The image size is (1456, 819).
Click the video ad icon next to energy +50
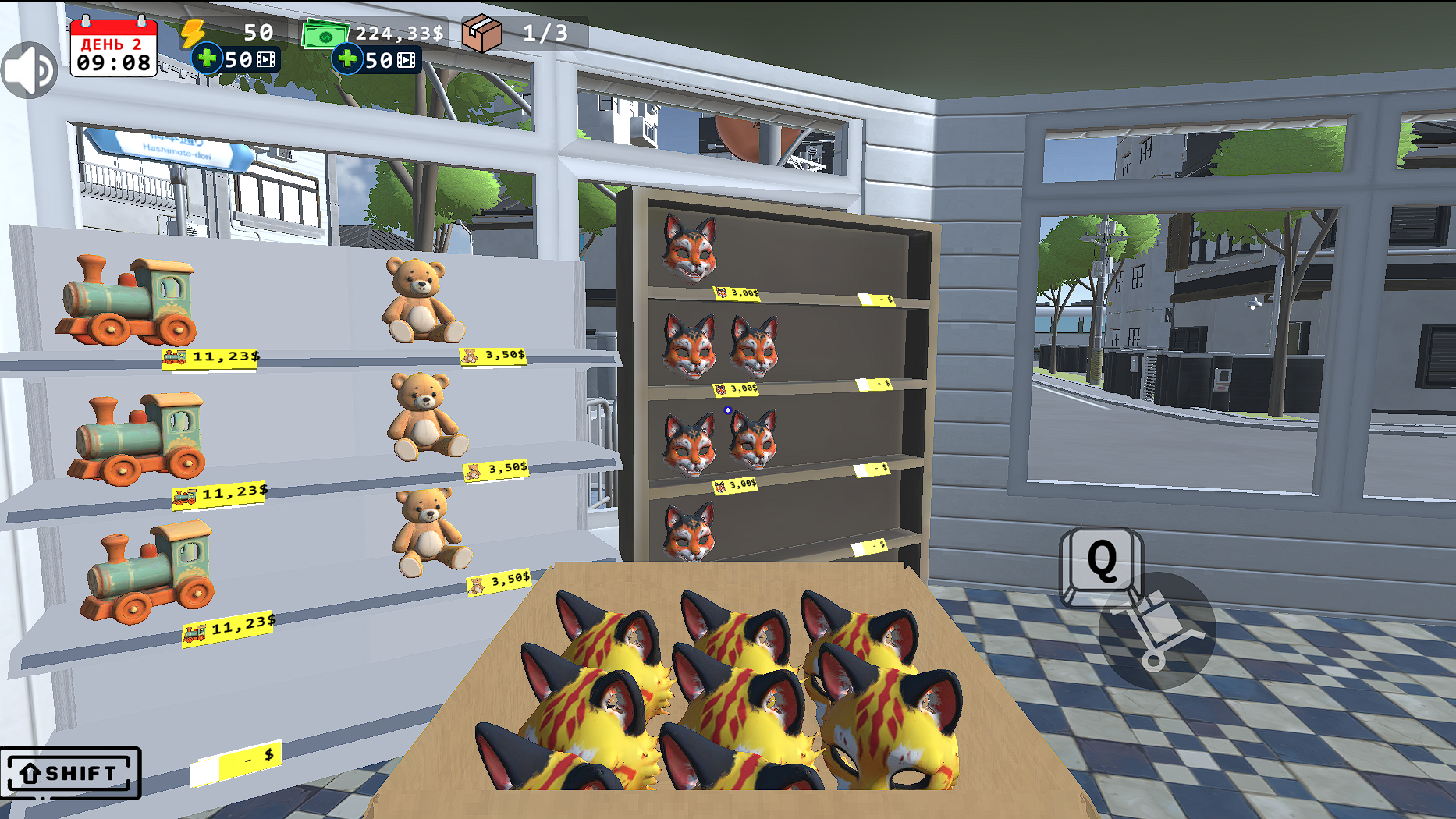point(265,58)
